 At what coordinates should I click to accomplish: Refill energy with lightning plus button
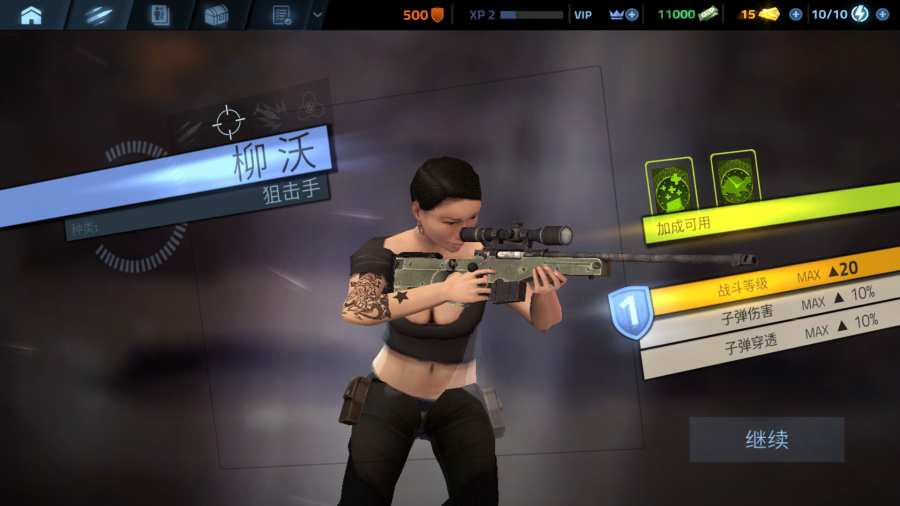882,14
